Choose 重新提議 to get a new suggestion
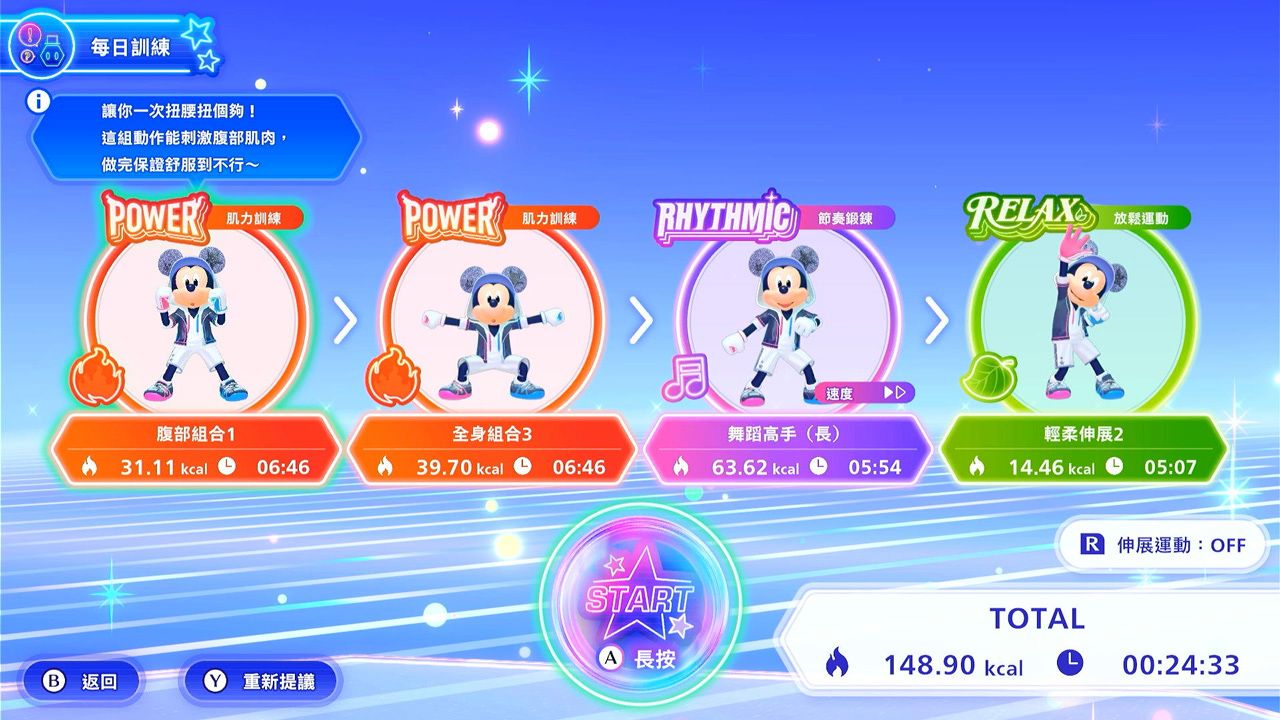 point(261,682)
